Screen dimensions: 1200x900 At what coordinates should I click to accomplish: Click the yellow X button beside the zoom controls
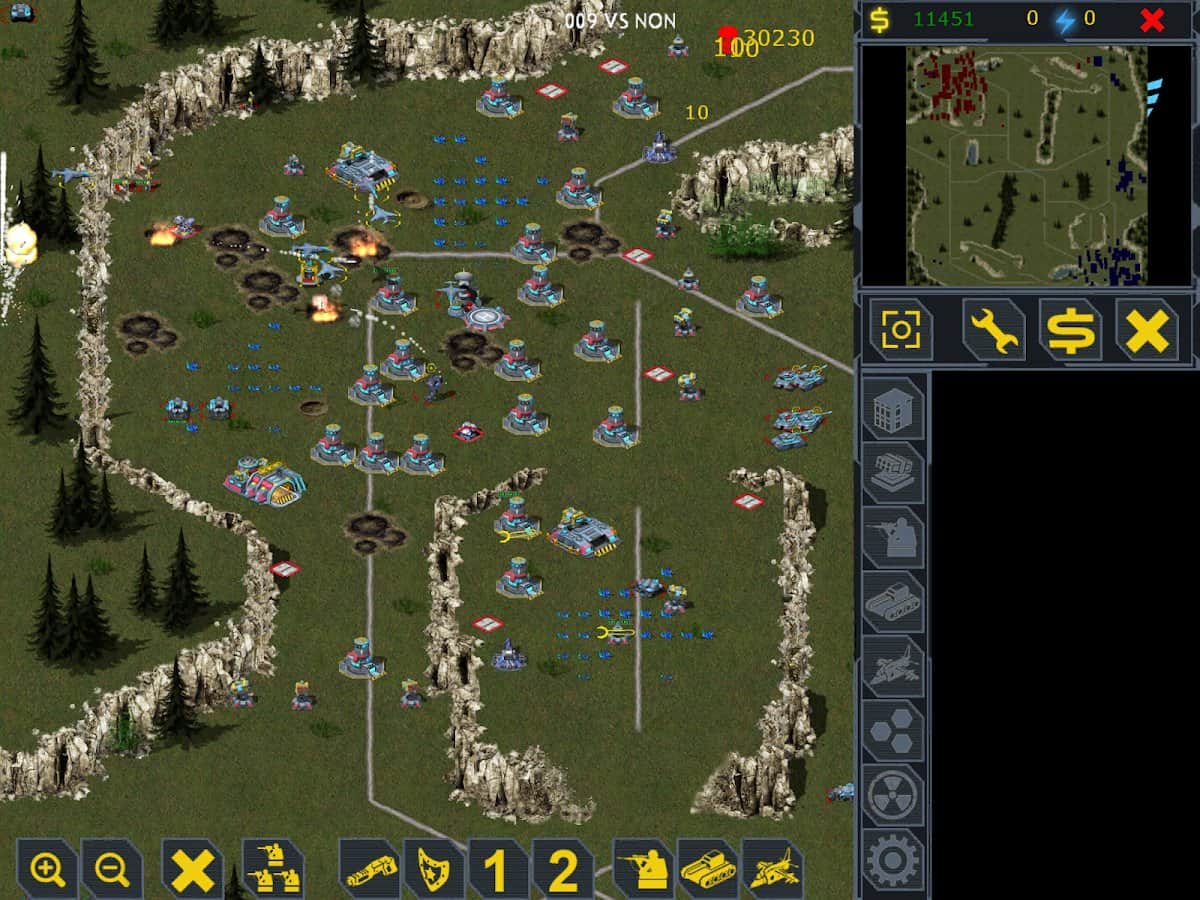(192, 869)
